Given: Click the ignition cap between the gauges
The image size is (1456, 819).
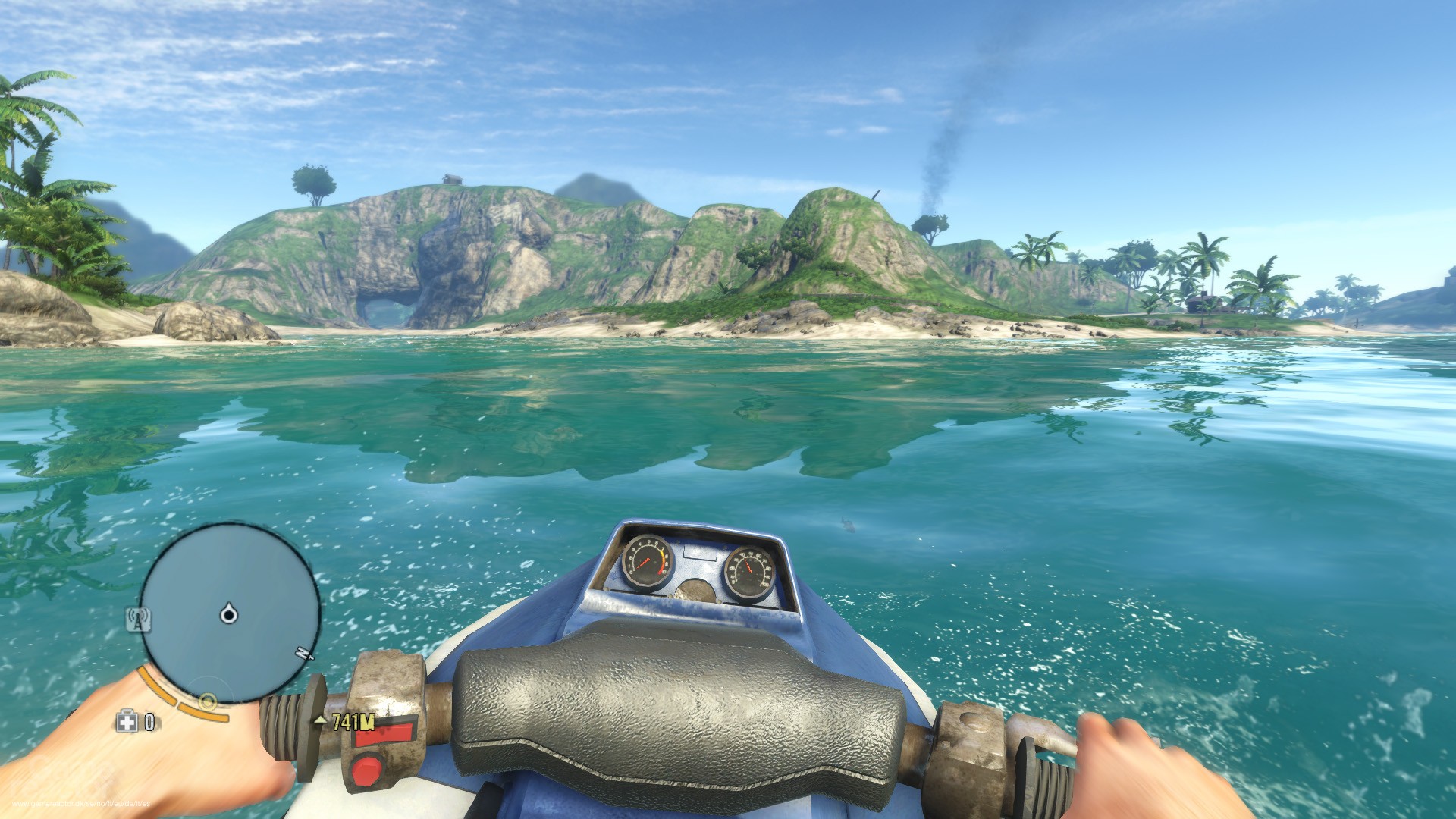Looking at the screenshot, I should [695, 591].
